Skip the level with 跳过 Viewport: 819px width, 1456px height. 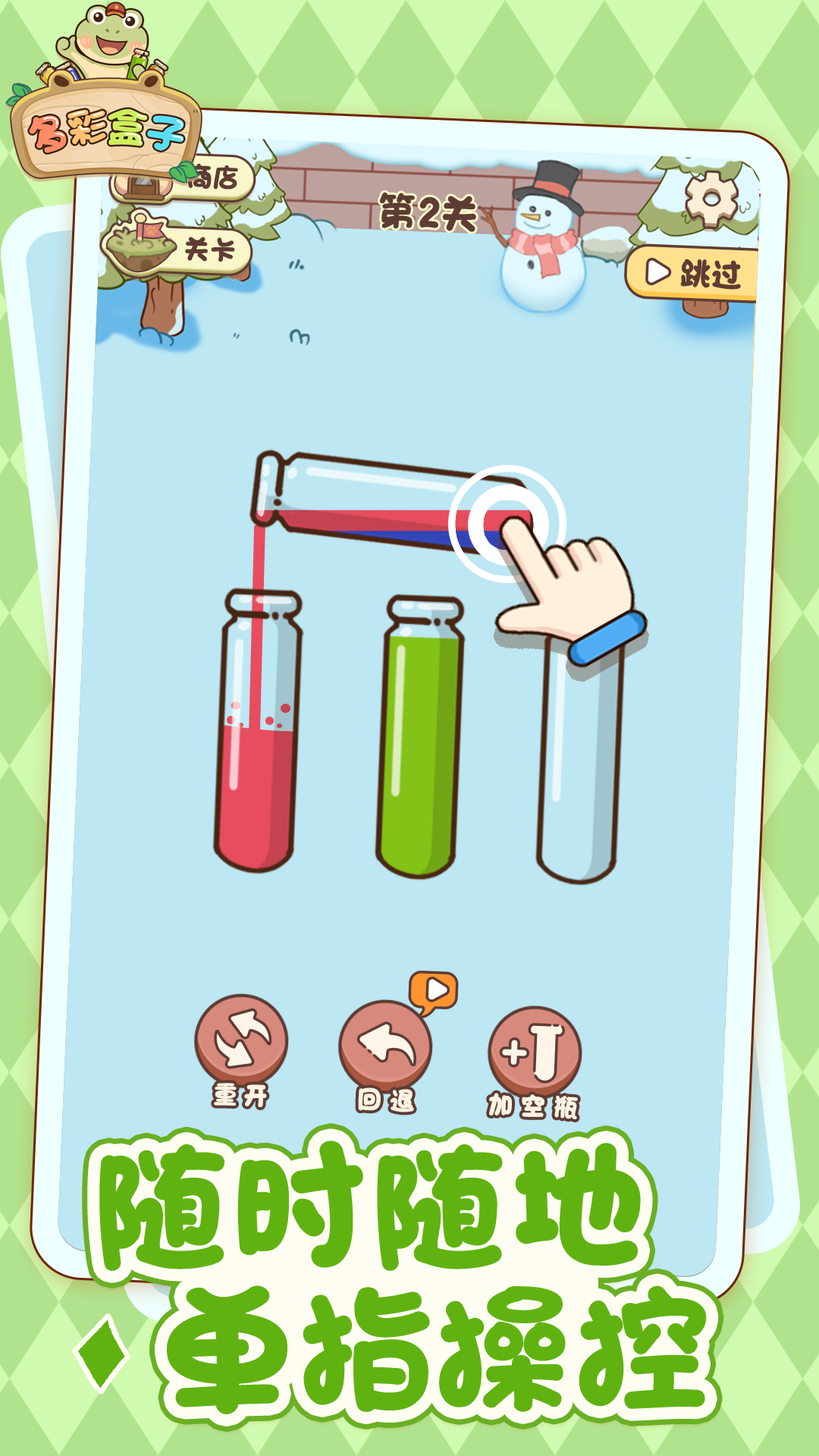pyautogui.click(x=693, y=273)
